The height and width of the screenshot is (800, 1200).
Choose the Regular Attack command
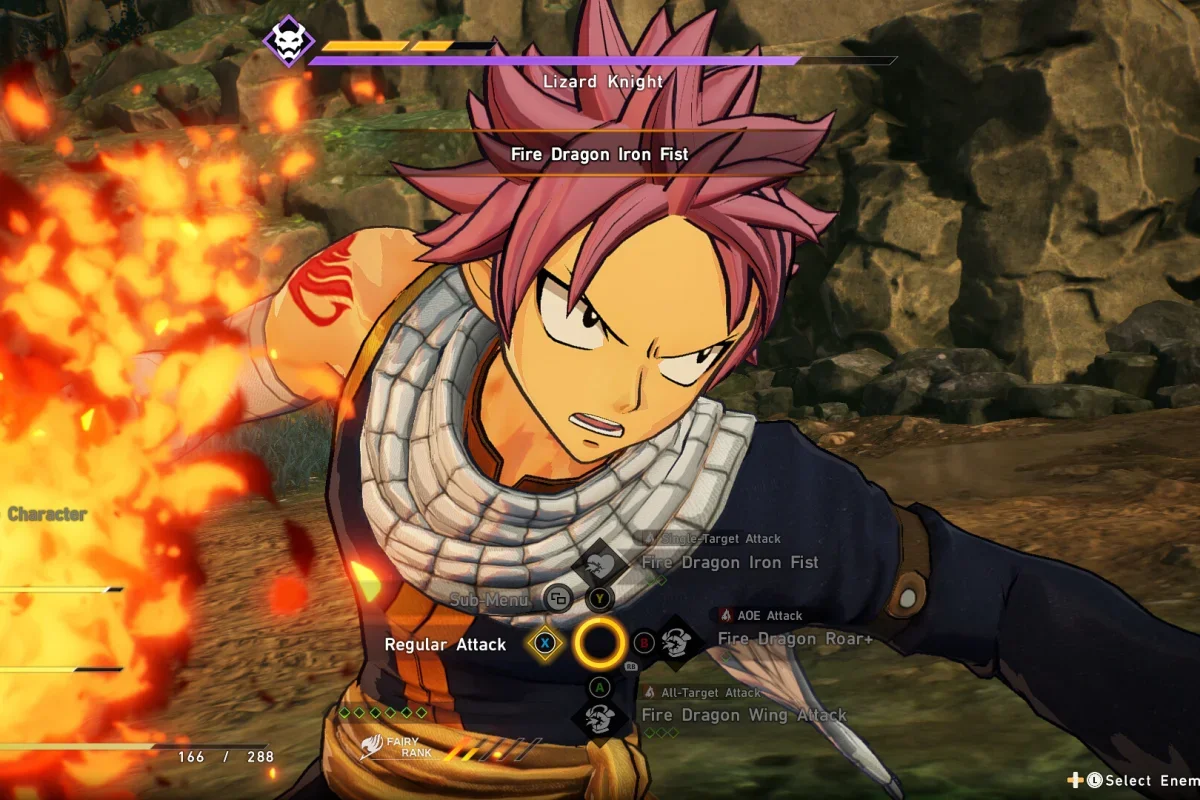click(446, 645)
